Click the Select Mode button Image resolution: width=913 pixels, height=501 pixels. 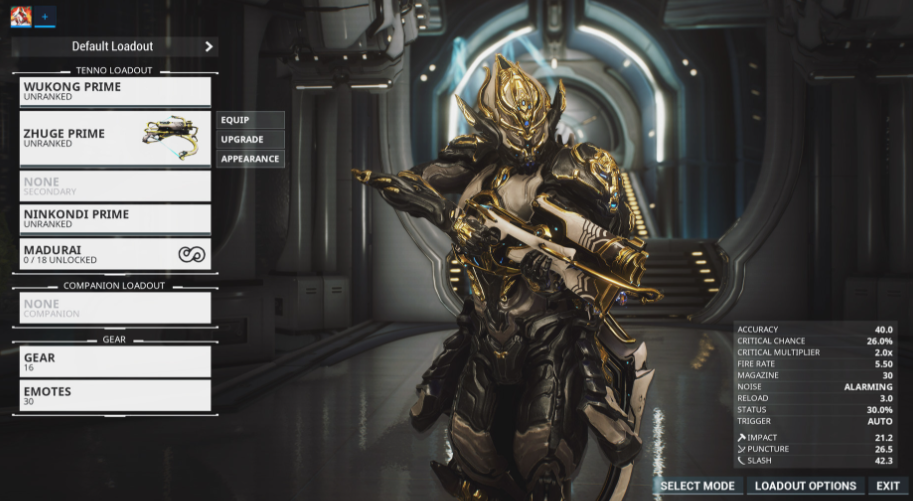tap(697, 486)
